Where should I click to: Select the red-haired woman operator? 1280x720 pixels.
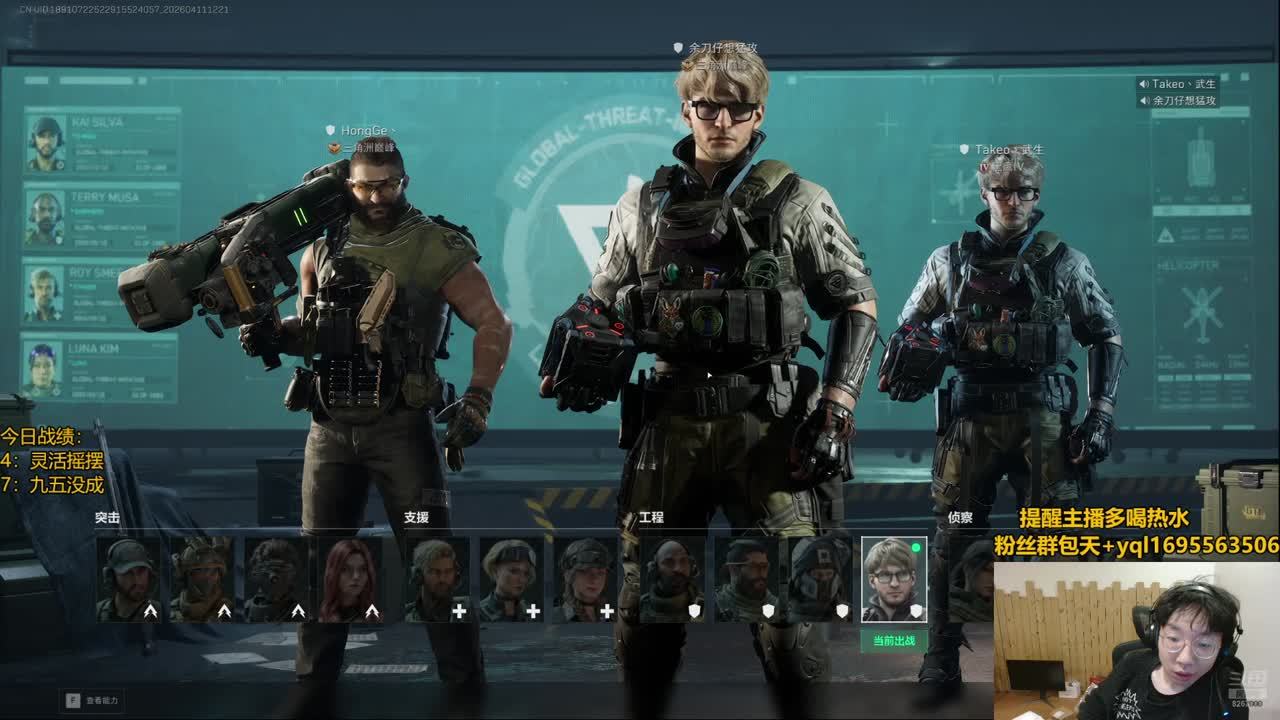[350, 580]
